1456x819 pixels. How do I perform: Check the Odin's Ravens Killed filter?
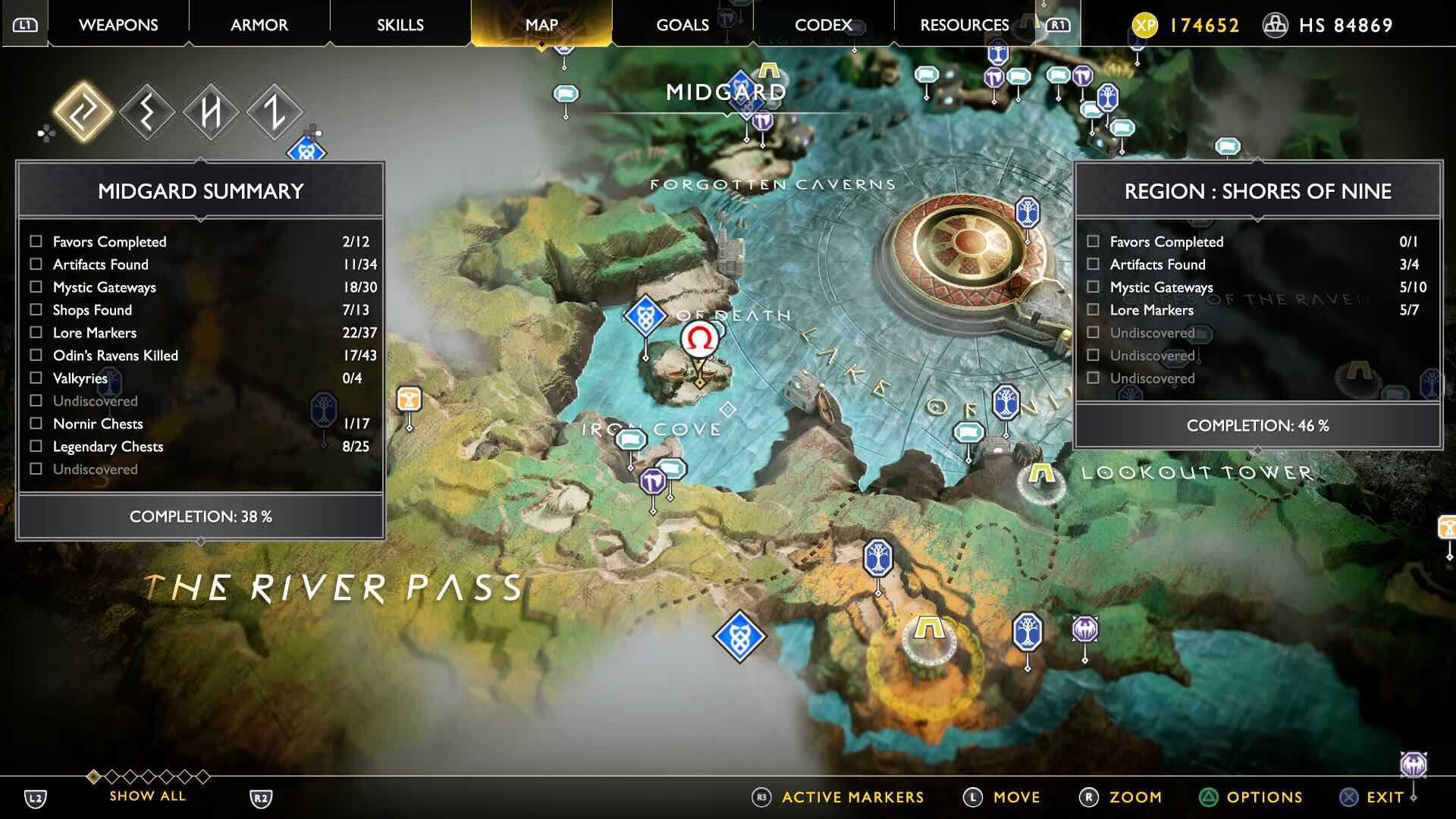click(35, 355)
